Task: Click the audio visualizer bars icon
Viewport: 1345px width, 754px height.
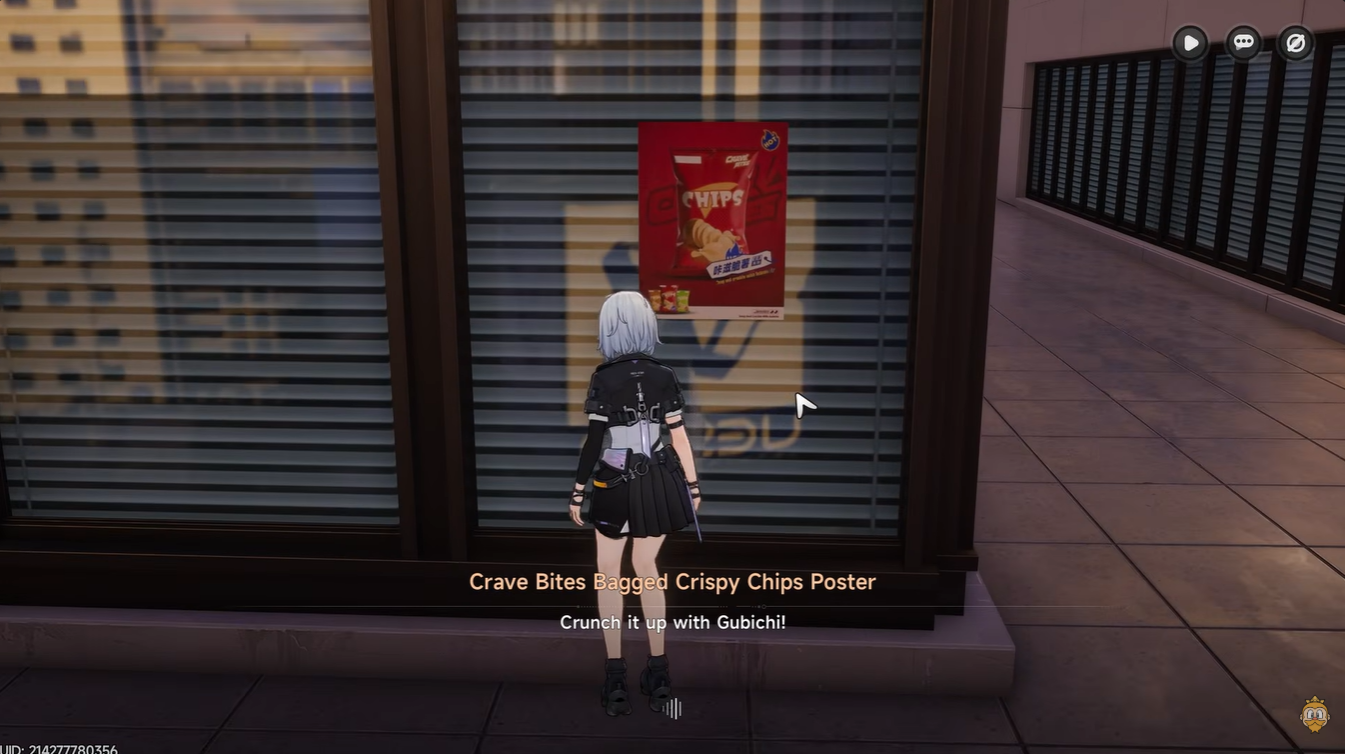Action: (x=672, y=708)
